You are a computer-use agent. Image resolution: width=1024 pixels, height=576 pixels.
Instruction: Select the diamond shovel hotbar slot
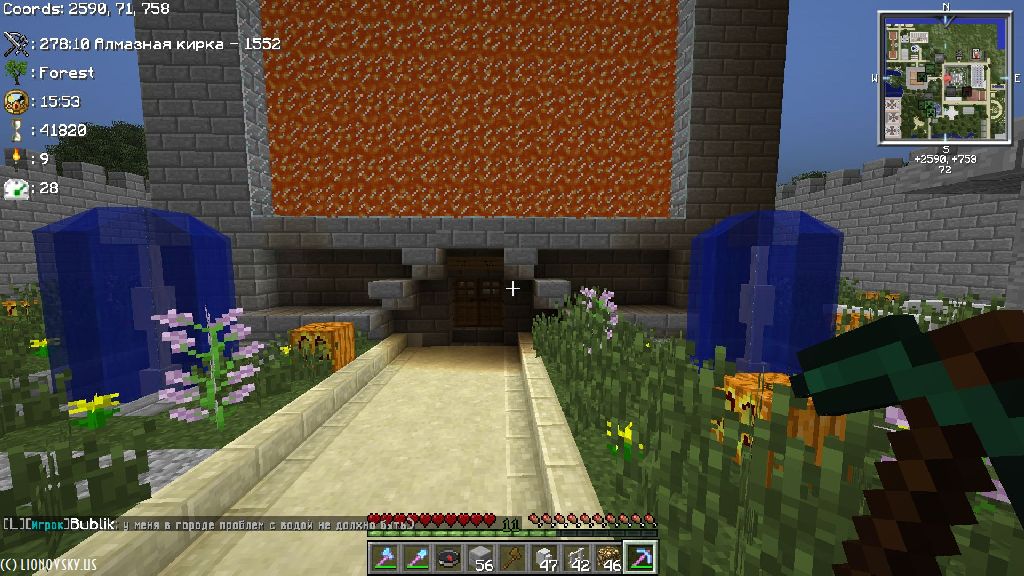click(416, 557)
